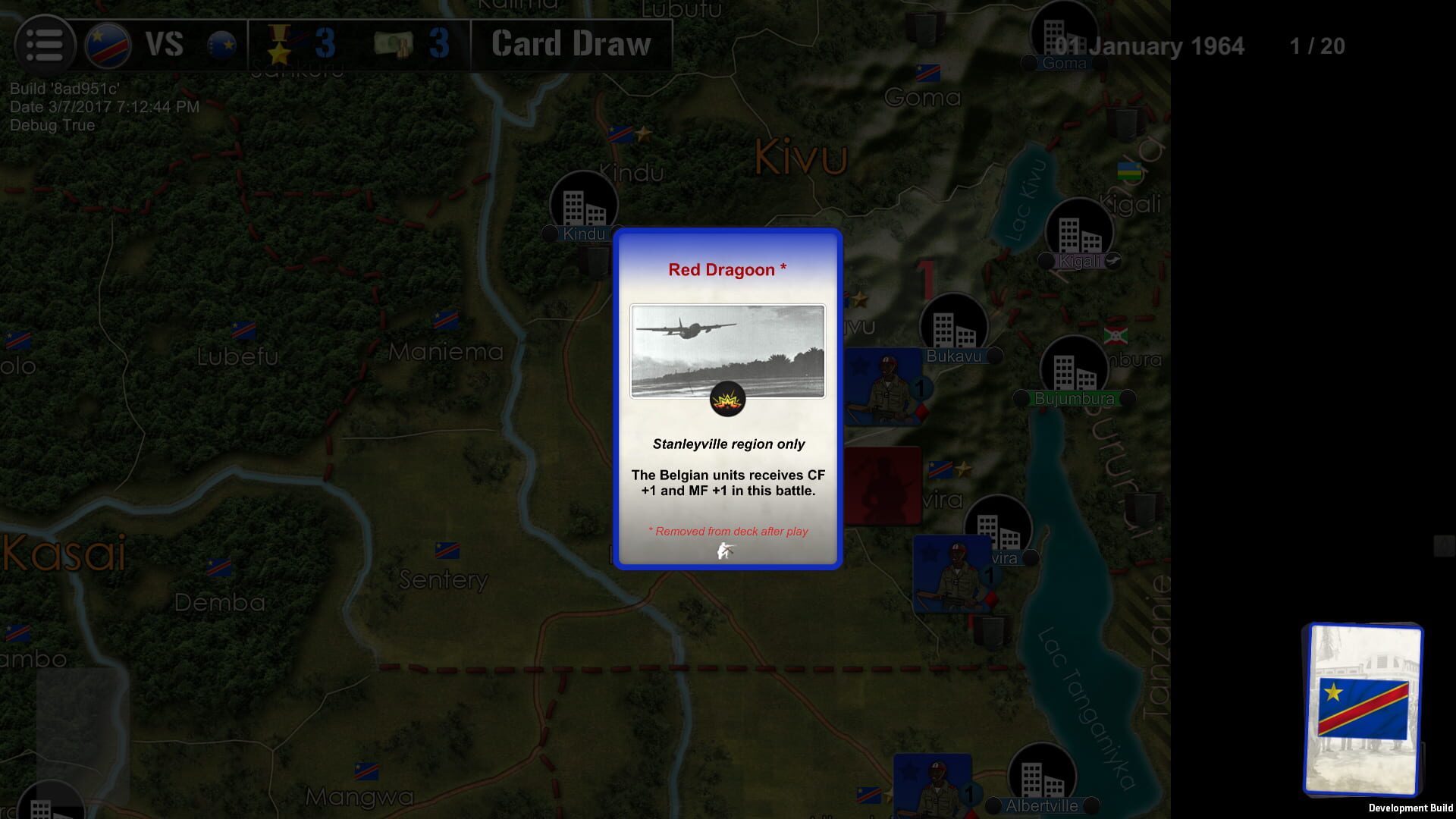This screenshot has width=1456, height=819.
Task: Click the money resource icon showing 3
Action: click(x=397, y=45)
